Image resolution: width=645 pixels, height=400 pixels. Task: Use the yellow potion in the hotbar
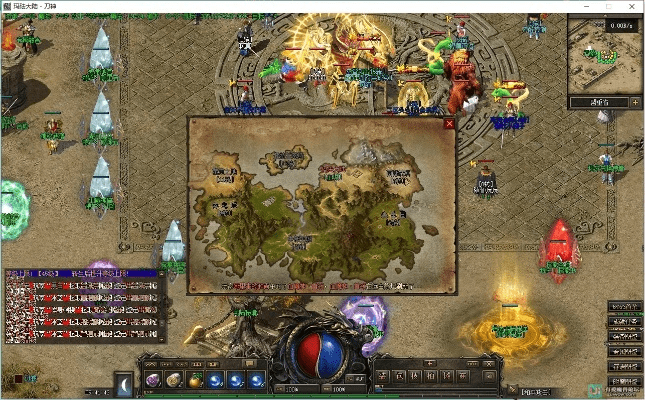coord(193,380)
